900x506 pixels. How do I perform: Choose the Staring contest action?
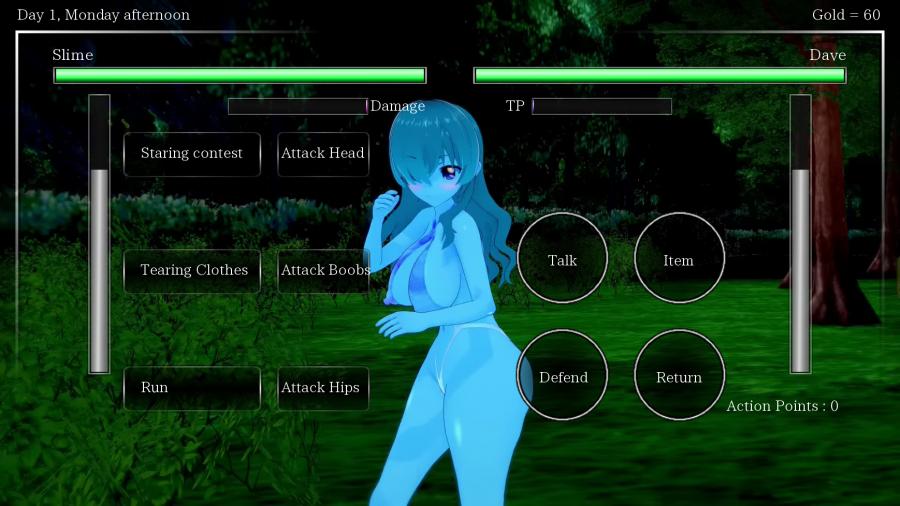coord(192,154)
